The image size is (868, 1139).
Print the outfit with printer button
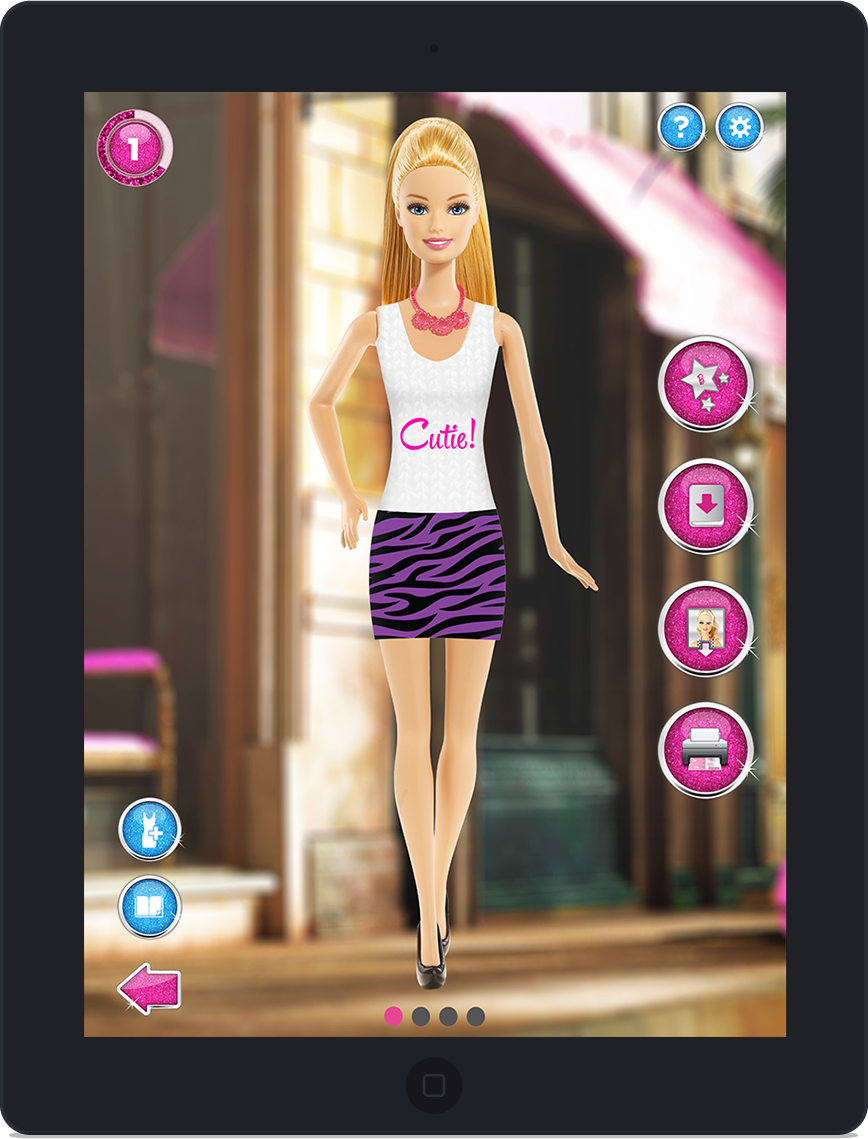pyautogui.click(x=706, y=751)
